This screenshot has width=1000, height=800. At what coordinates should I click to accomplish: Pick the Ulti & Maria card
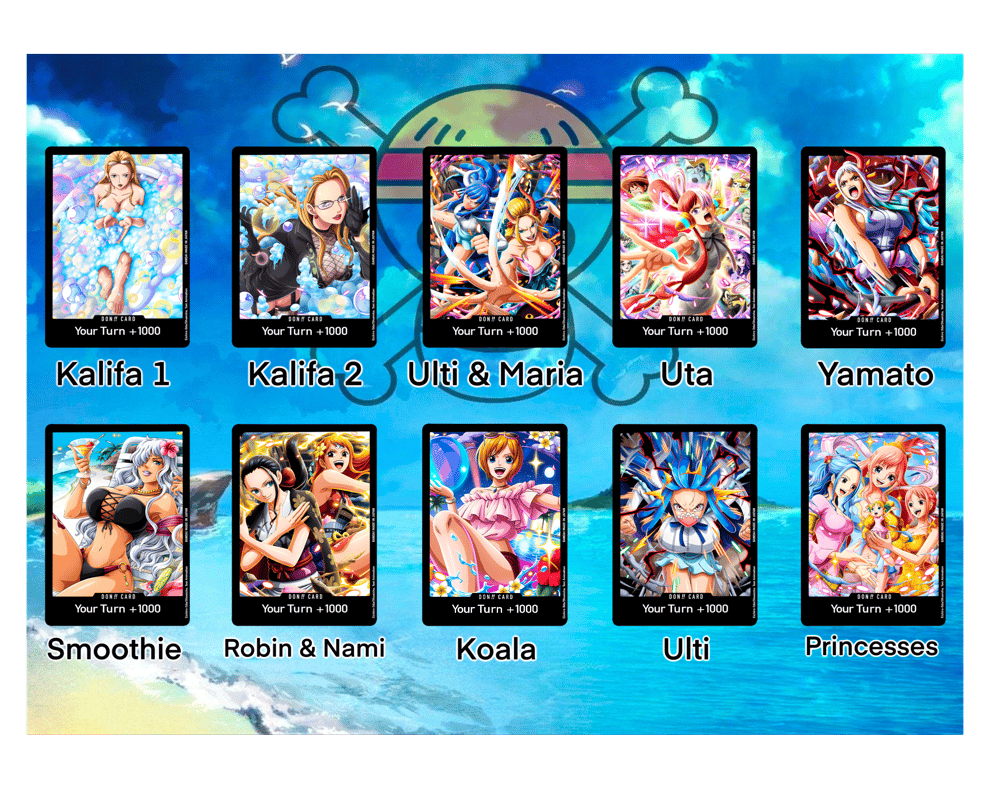click(495, 246)
